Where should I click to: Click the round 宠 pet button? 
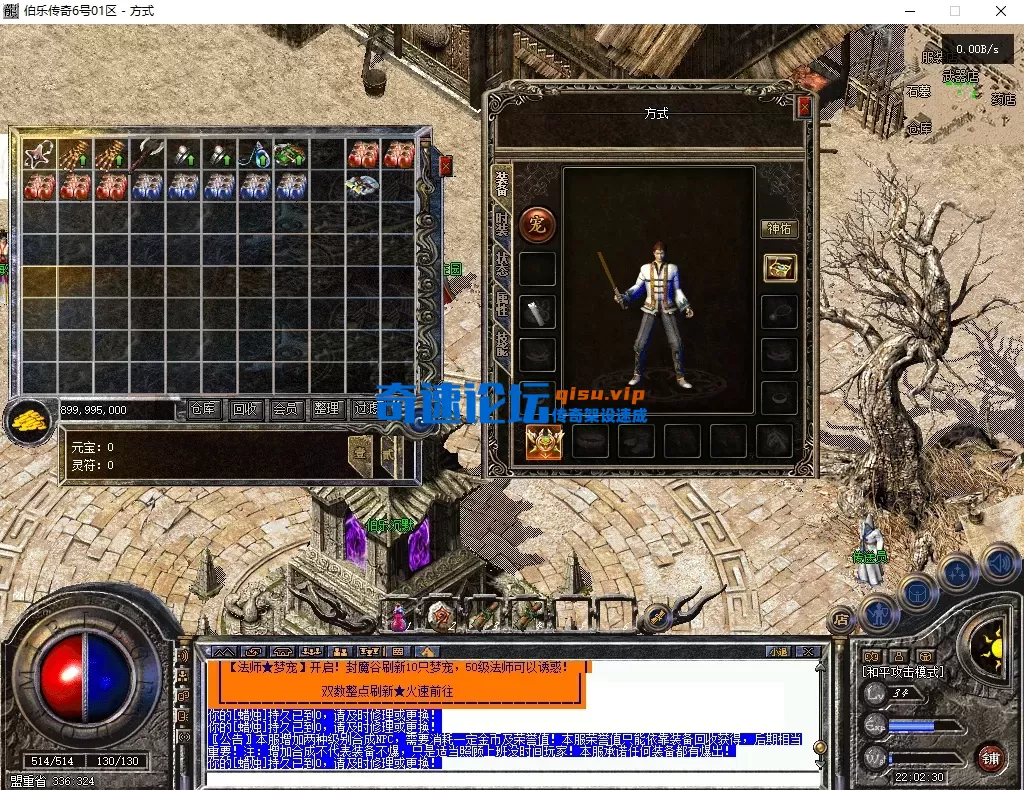pyautogui.click(x=538, y=223)
